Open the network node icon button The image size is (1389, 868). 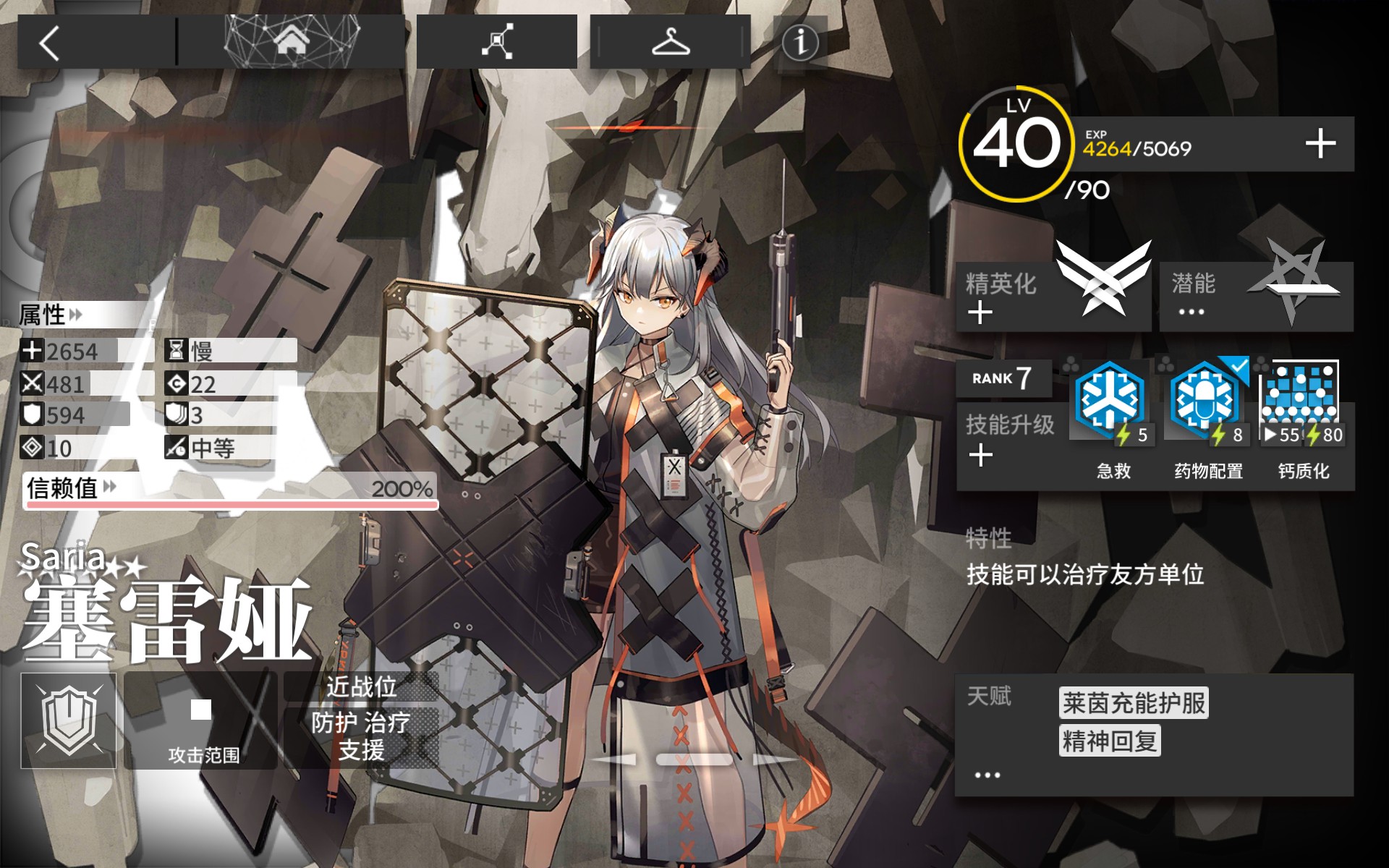click(497, 42)
